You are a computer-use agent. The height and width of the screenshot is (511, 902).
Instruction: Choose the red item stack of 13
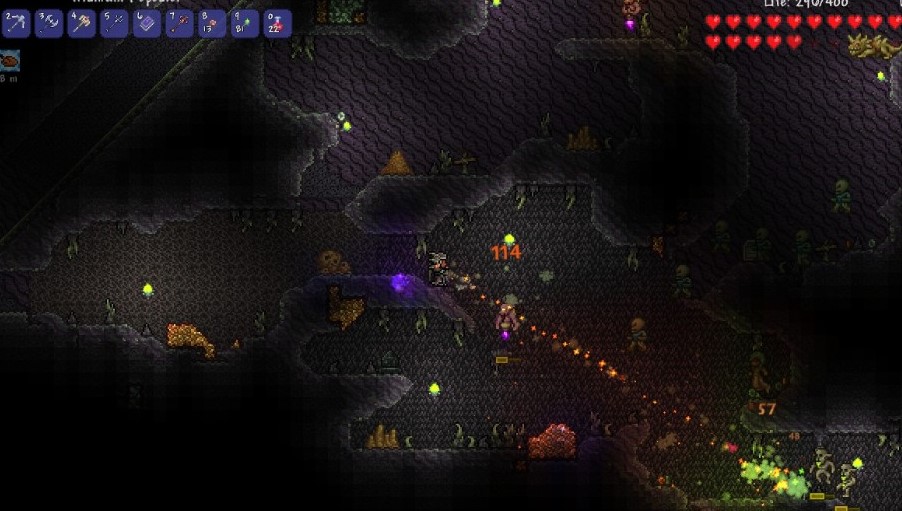212,23
